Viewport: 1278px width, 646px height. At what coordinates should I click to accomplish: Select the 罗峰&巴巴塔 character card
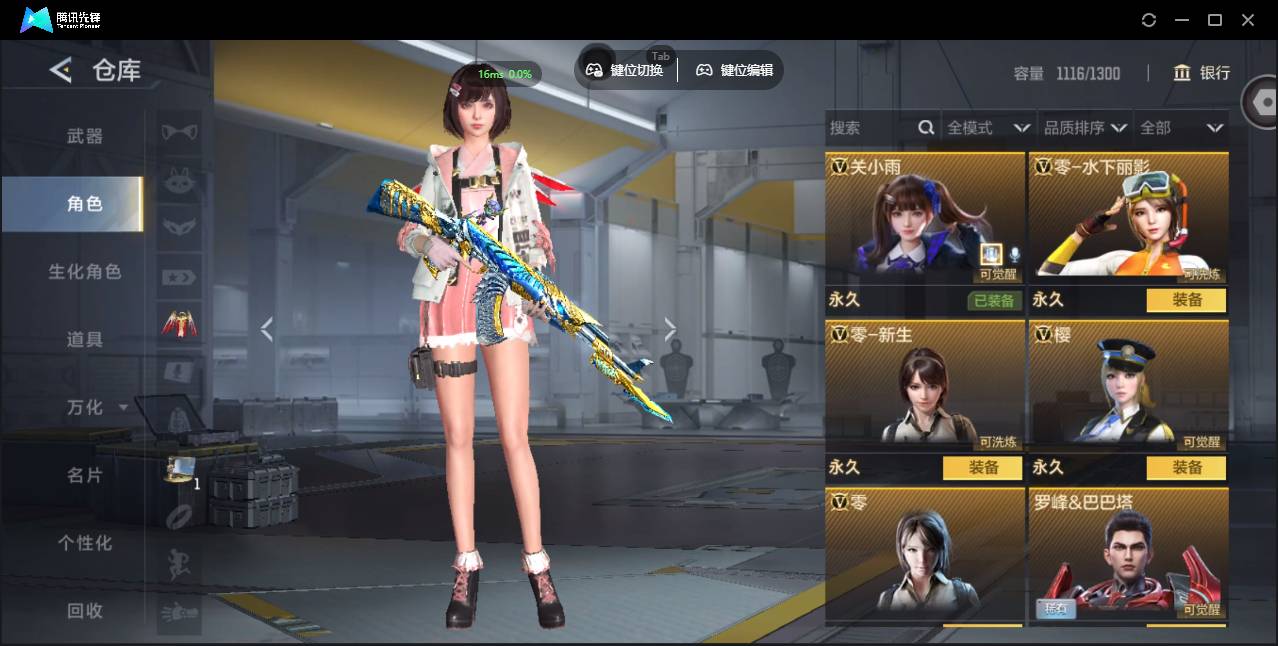[1128, 555]
